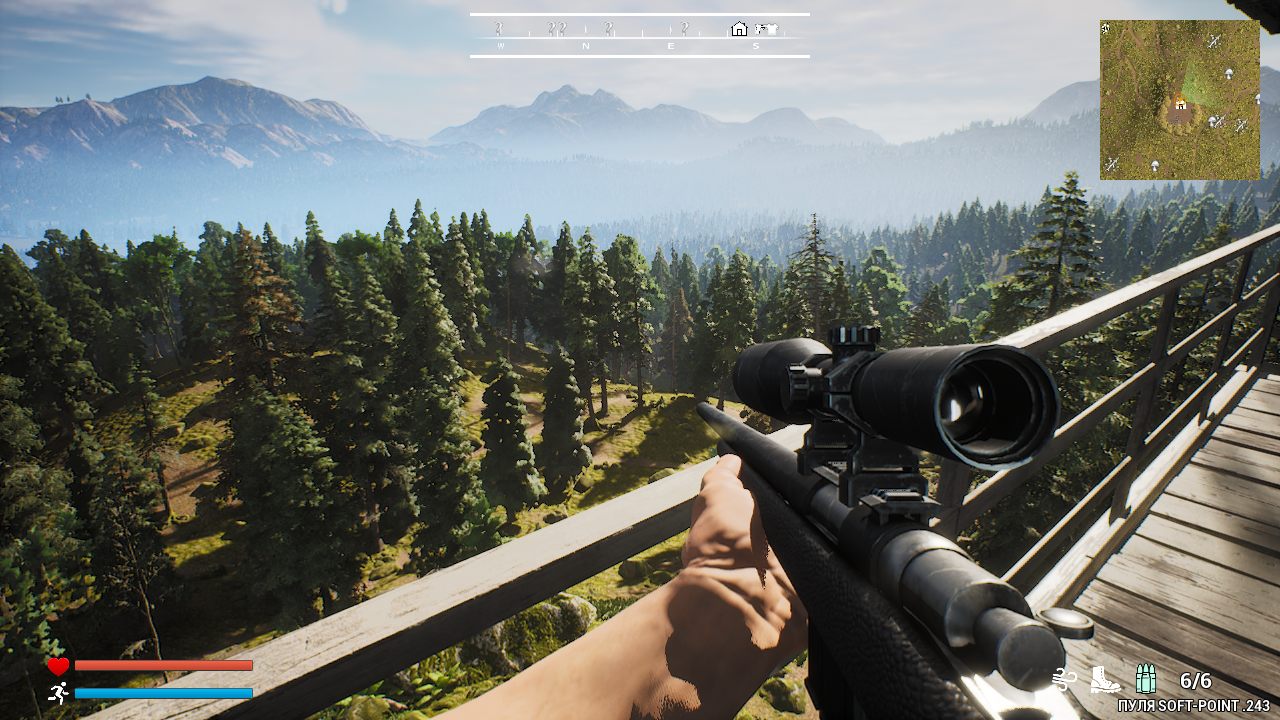Open the minimap in the corner
The height and width of the screenshot is (720, 1280).
pyautogui.click(x=1179, y=100)
